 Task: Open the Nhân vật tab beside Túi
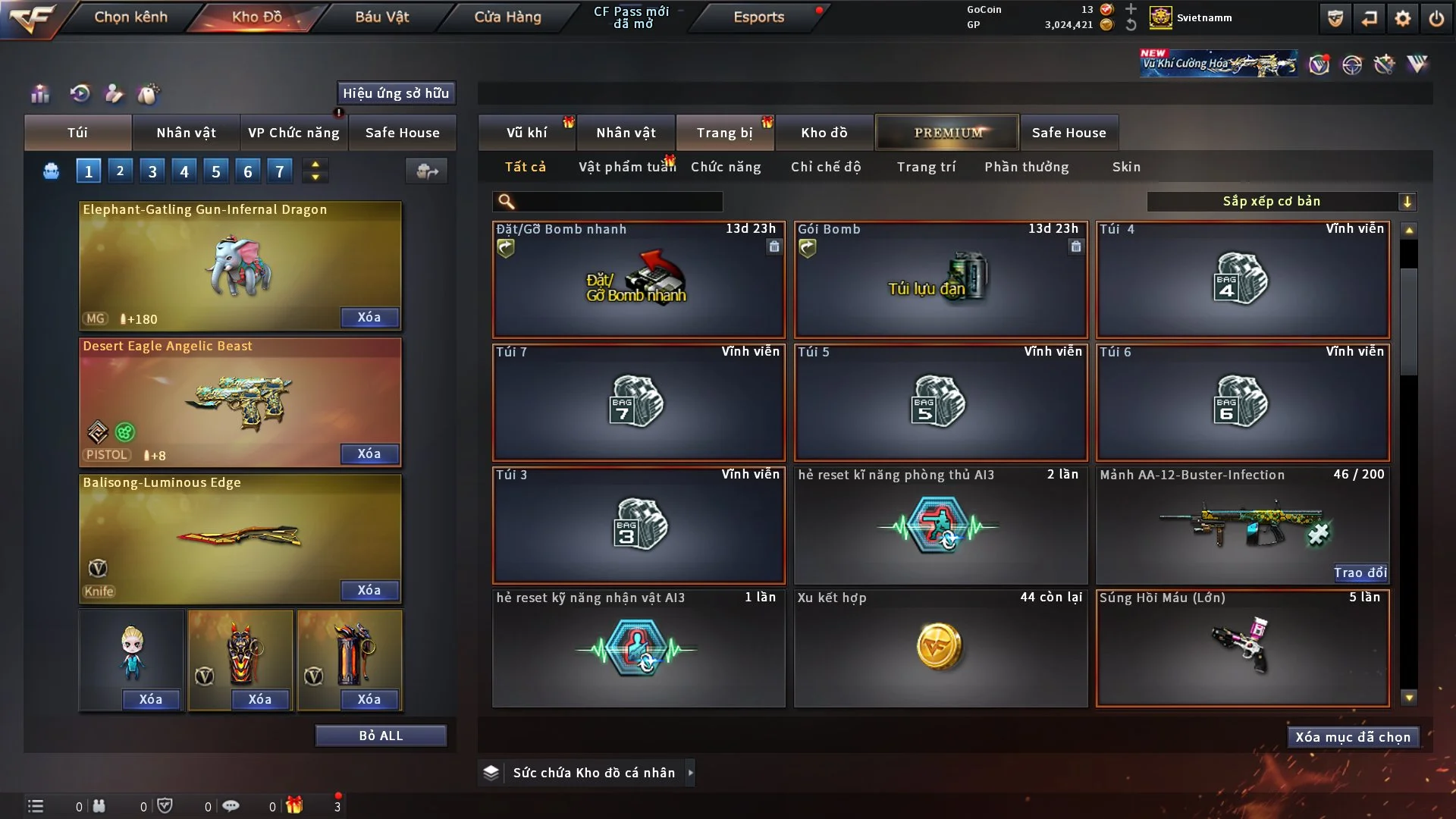[186, 133]
